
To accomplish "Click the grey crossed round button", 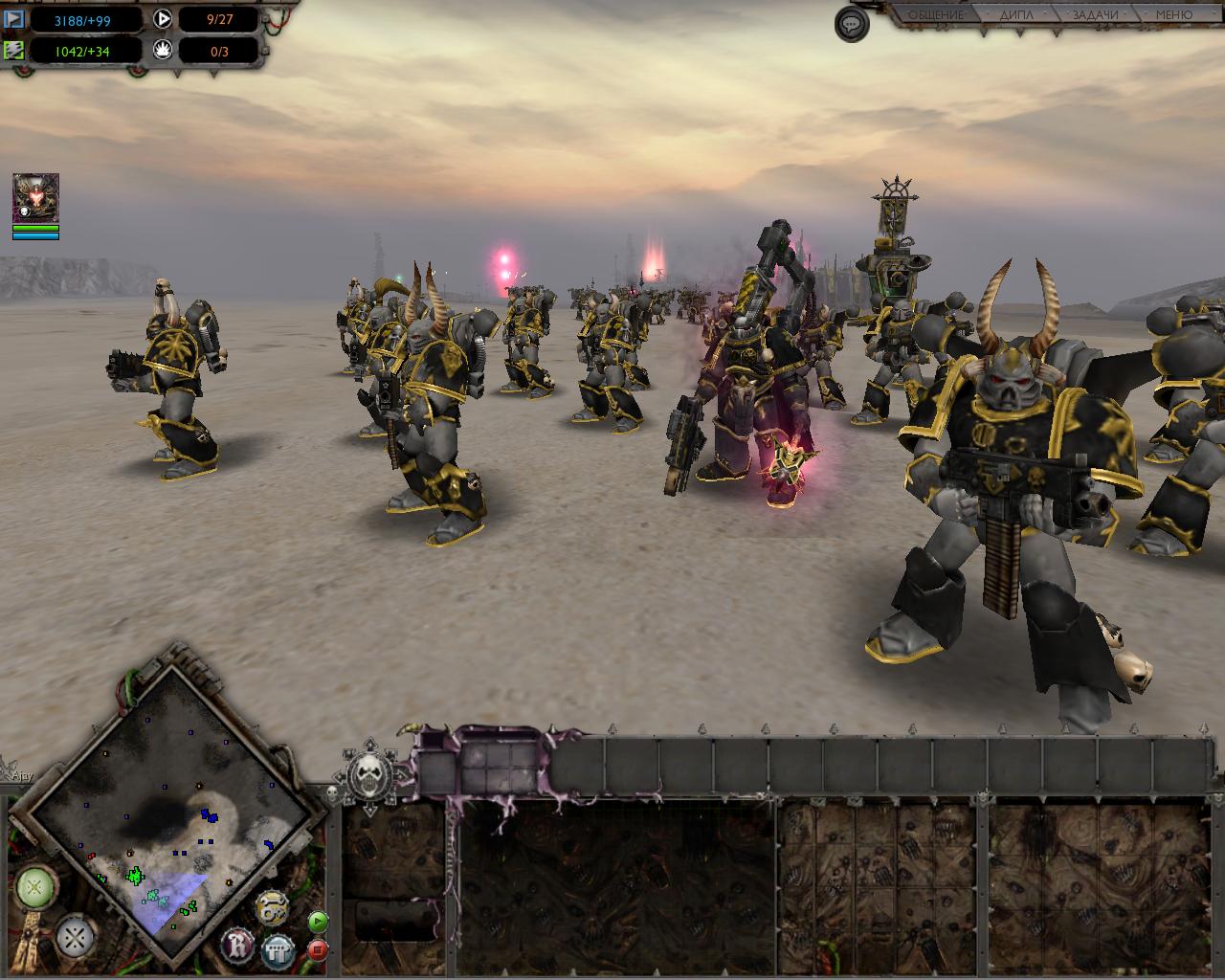I will click(74, 937).
